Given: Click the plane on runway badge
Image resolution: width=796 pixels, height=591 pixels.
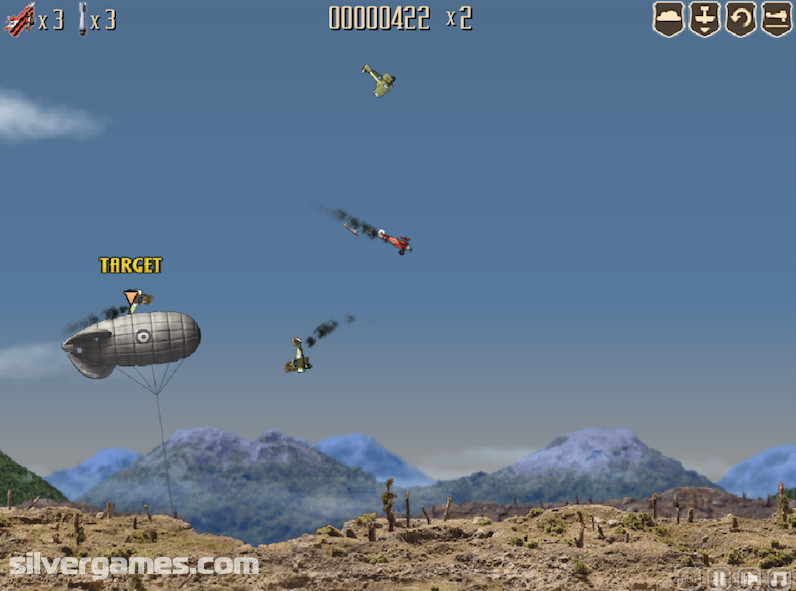Looking at the screenshot, I should 777,18.
